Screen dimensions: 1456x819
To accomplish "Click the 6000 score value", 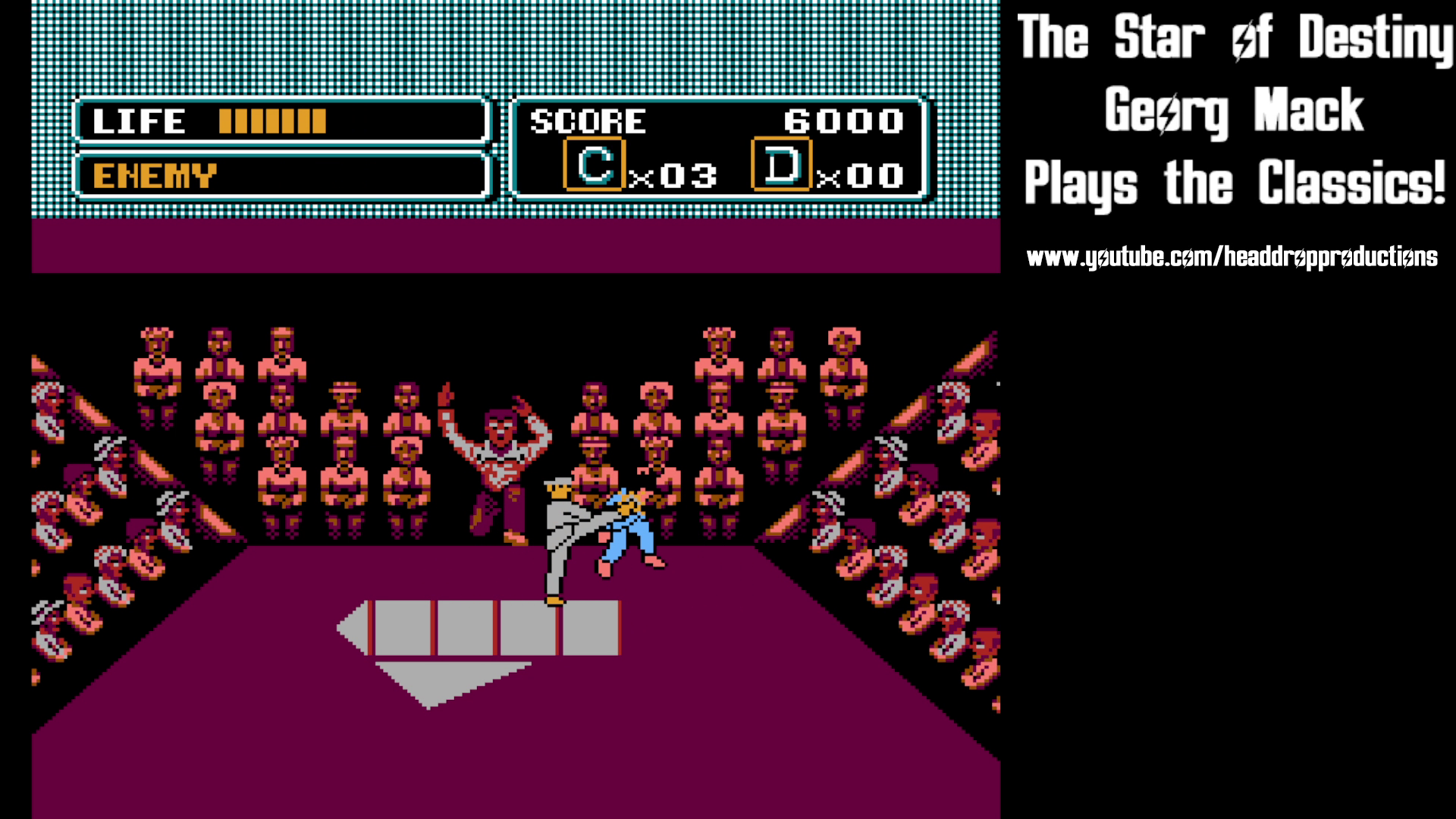I will (844, 120).
